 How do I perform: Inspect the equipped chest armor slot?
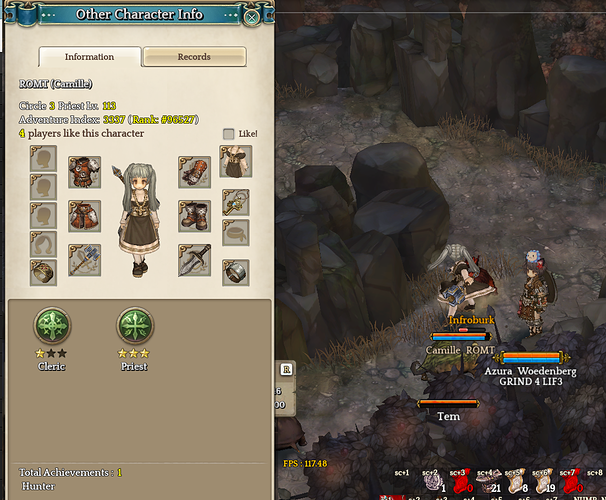pyautogui.click(x=84, y=171)
